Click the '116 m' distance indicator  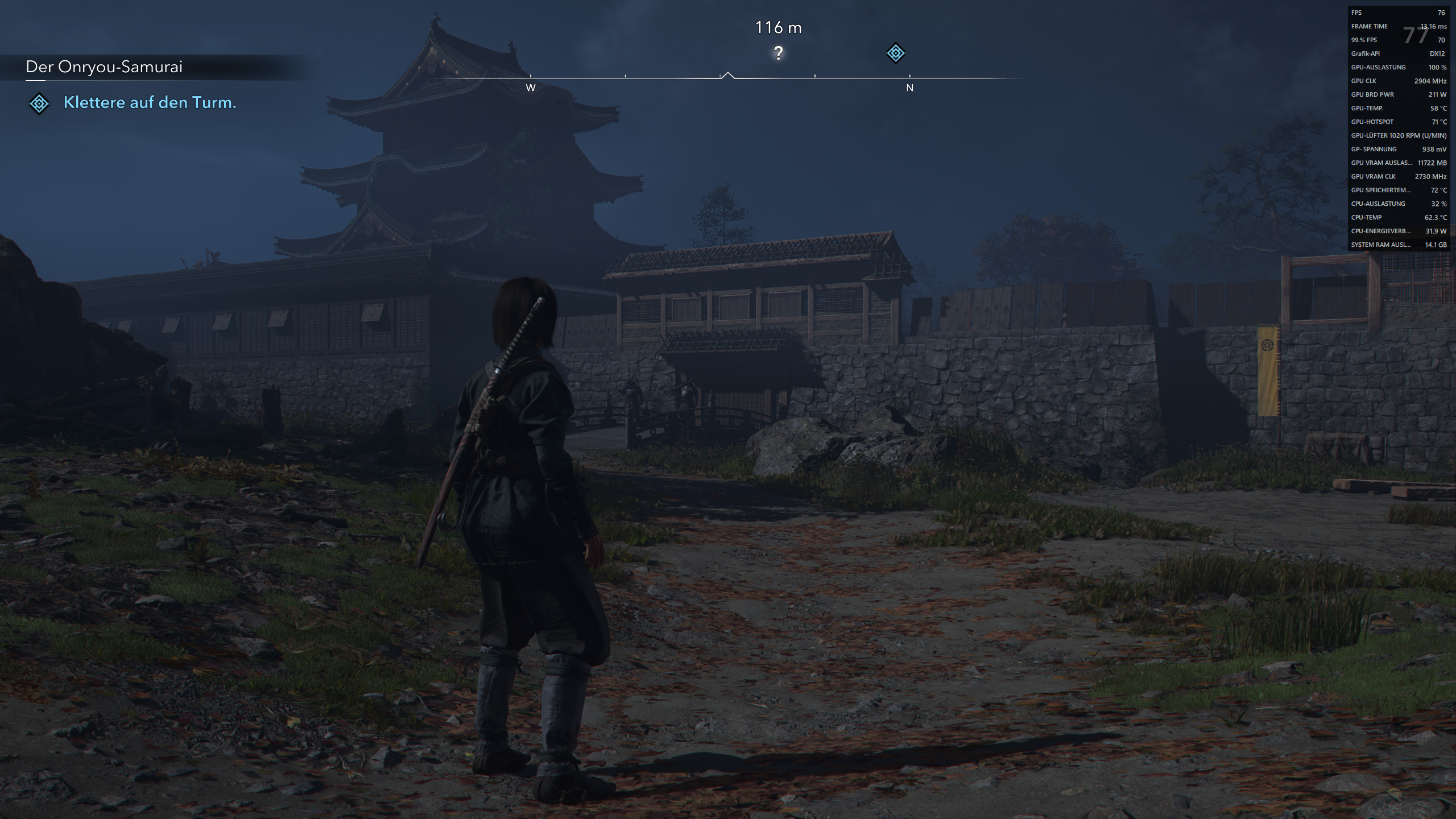click(x=779, y=26)
